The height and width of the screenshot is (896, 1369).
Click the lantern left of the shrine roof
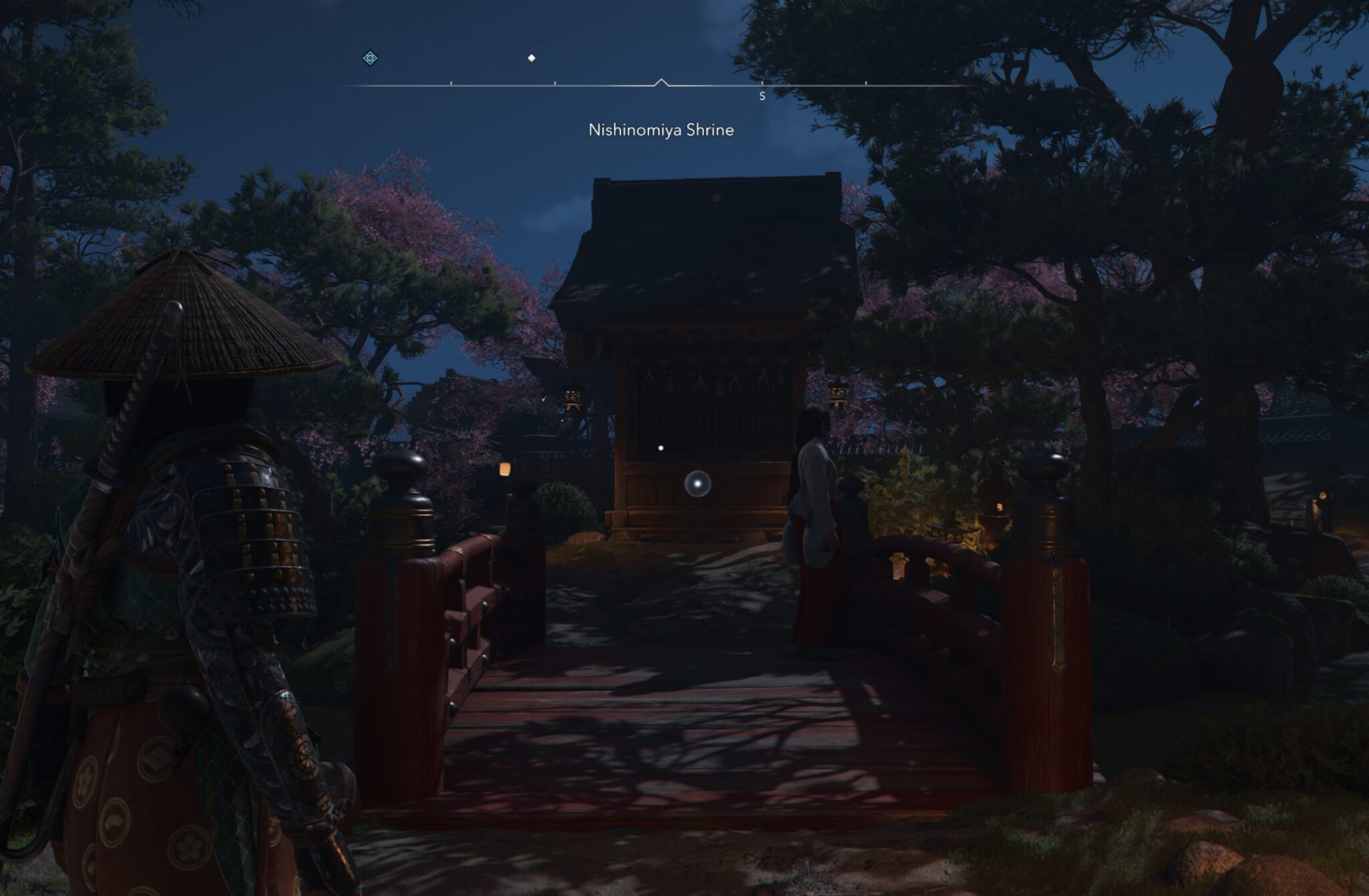tap(574, 396)
